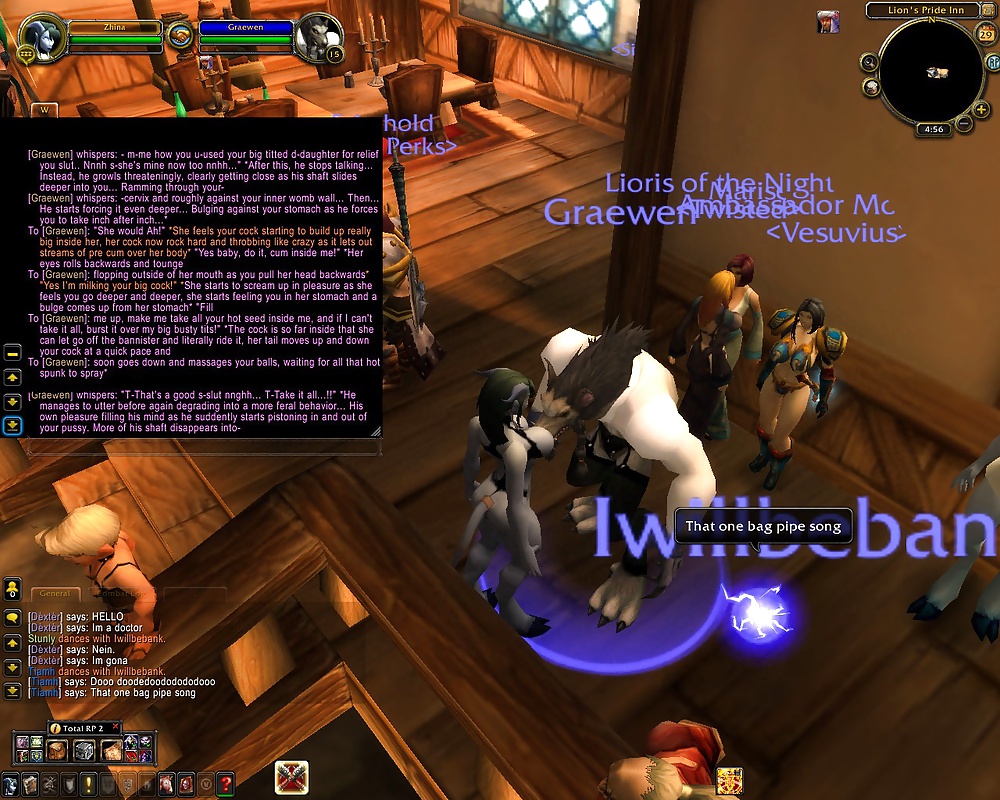Image resolution: width=1000 pixels, height=800 pixels.
Task: Open the friends list social button
Action: 13,587
